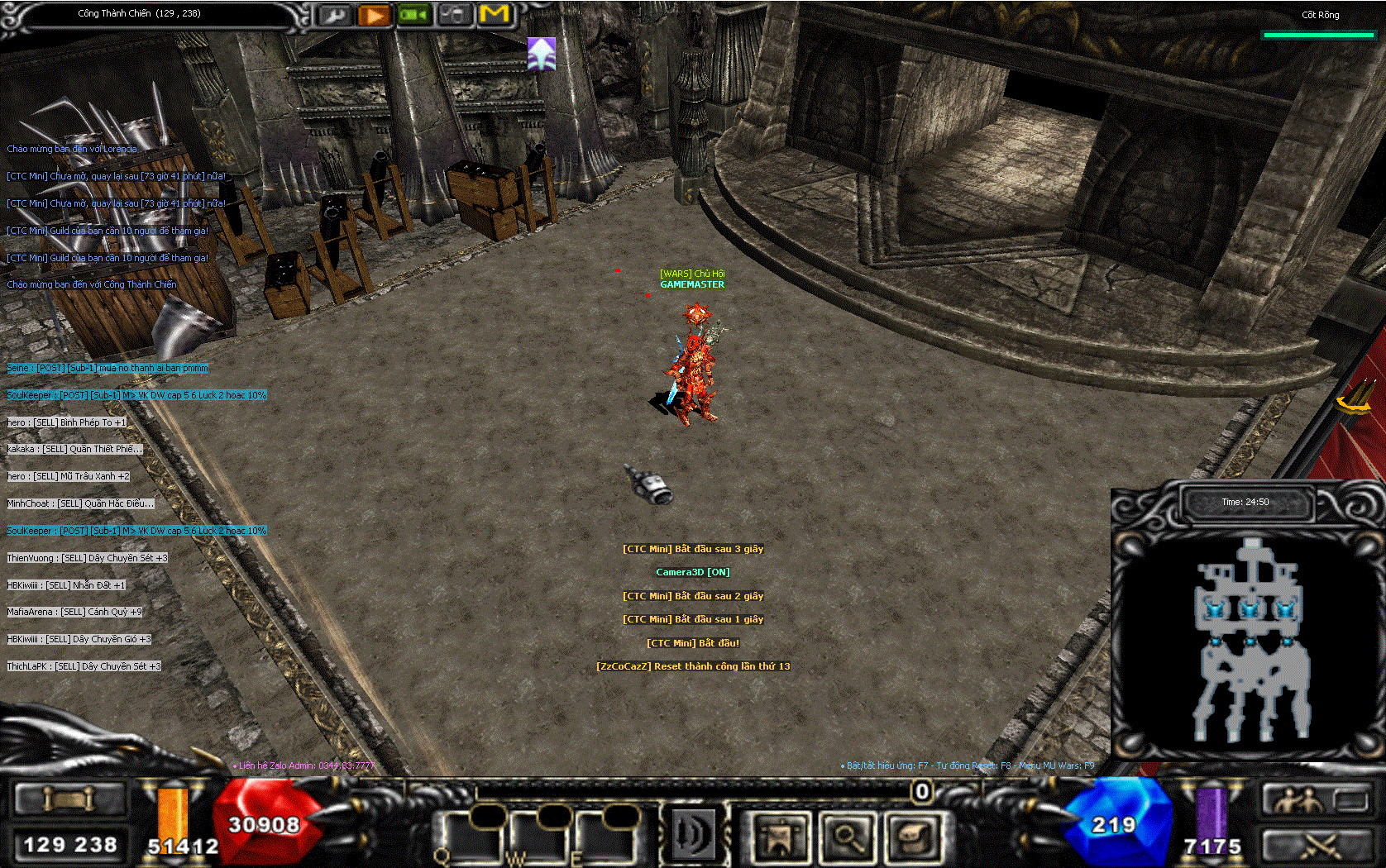Open the inventory bag icon

click(914, 837)
